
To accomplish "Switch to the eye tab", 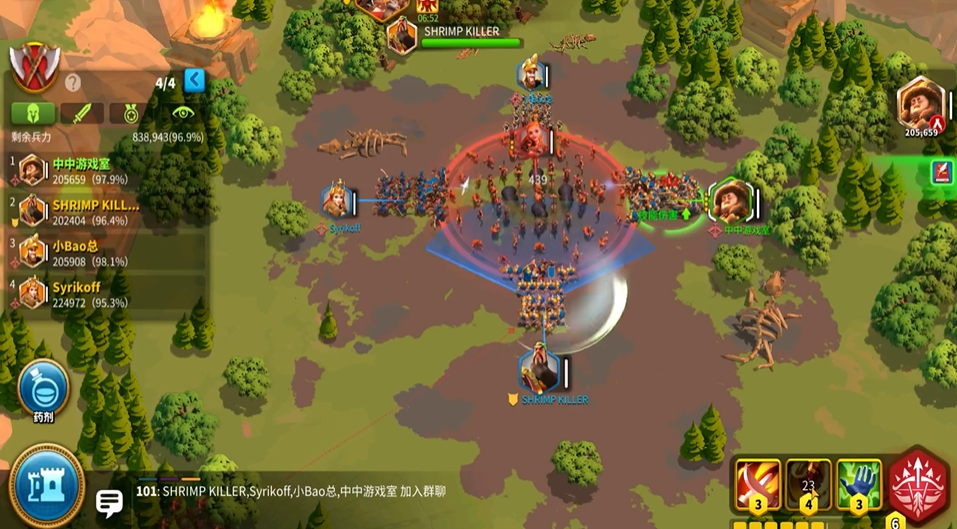I will (x=181, y=113).
